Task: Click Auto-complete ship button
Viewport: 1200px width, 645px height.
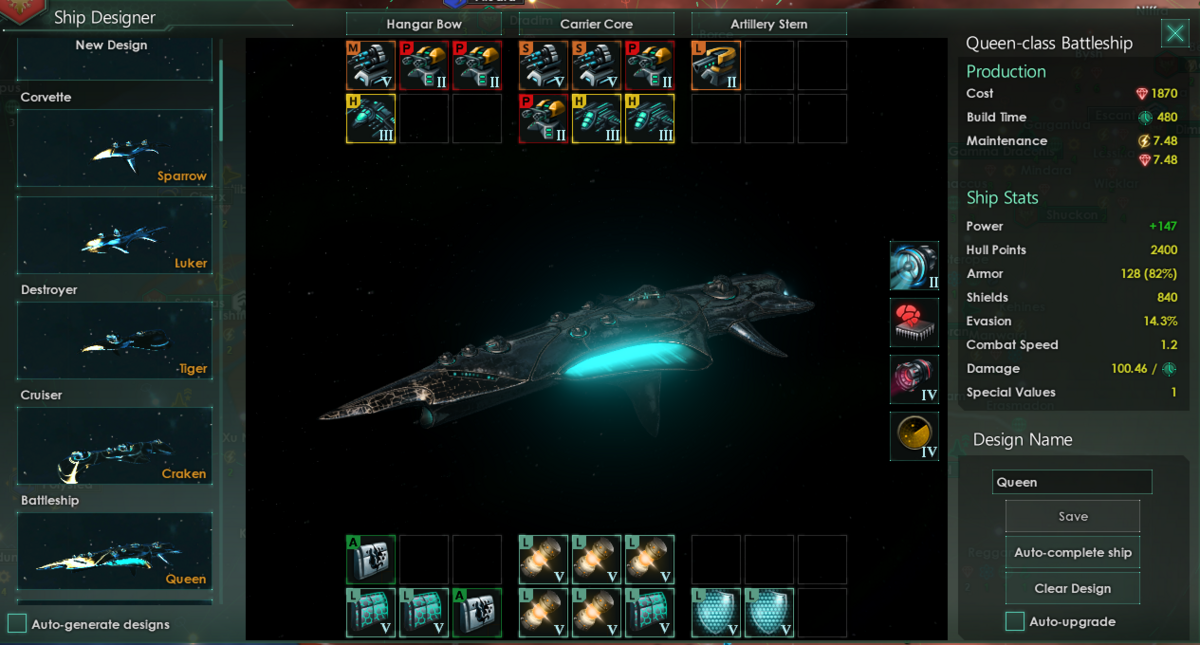Action: pyautogui.click(x=1072, y=552)
